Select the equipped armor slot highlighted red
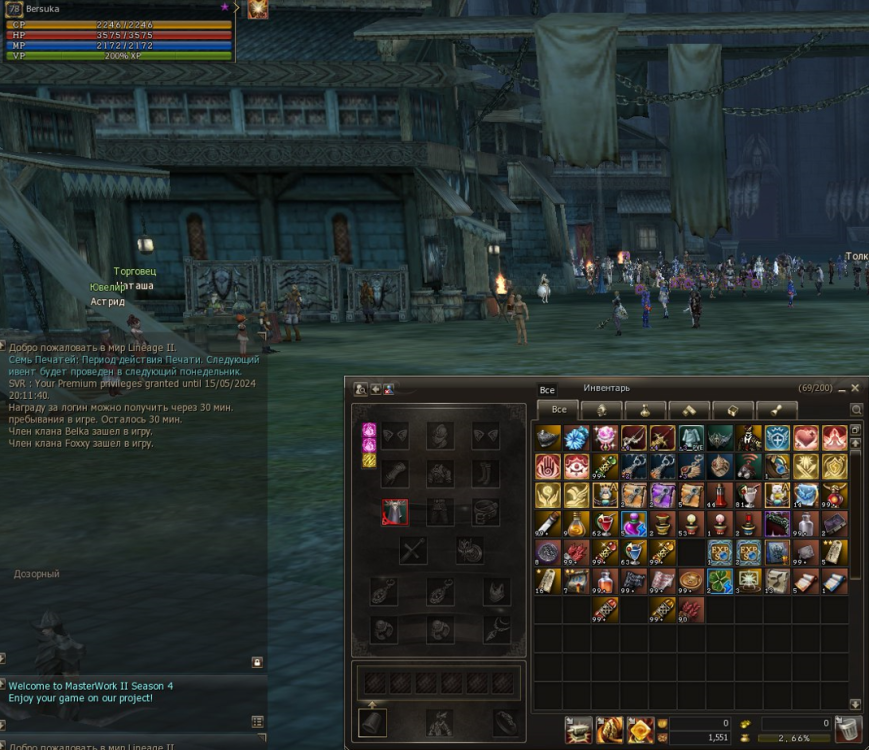This screenshot has height=750, width=869. (395, 513)
